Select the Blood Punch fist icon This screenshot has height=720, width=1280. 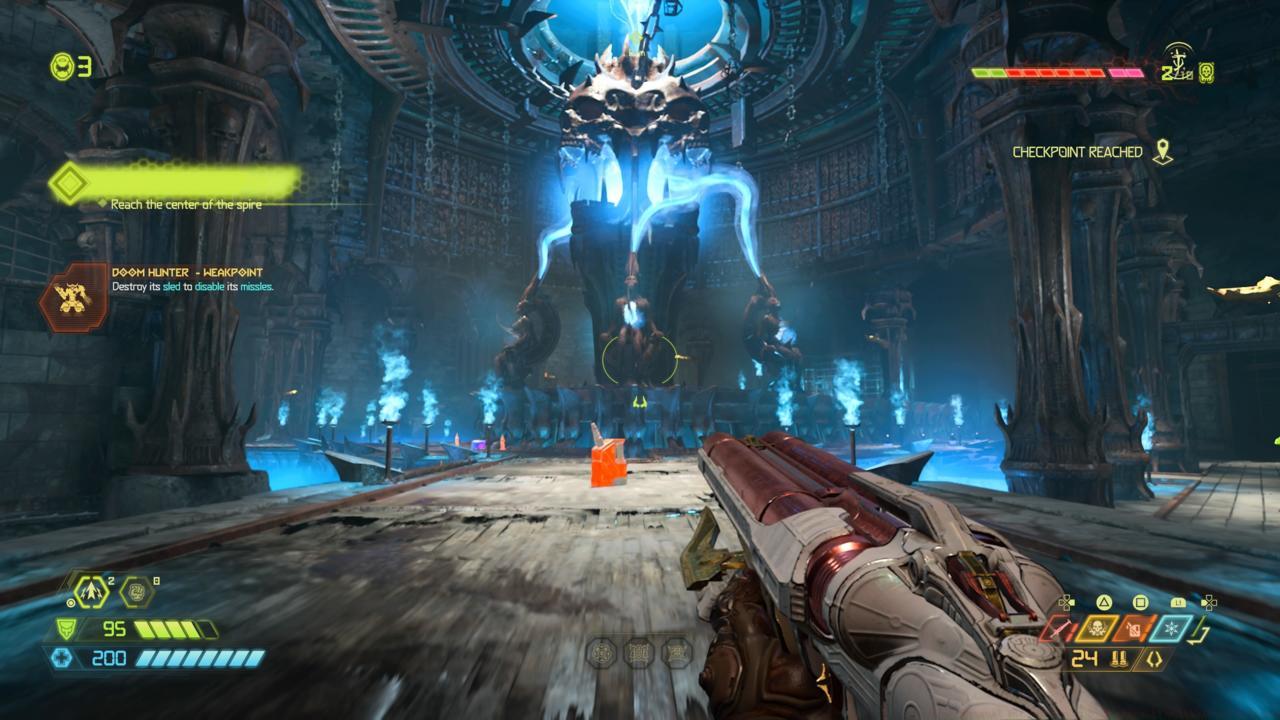pyautogui.click(x=136, y=592)
